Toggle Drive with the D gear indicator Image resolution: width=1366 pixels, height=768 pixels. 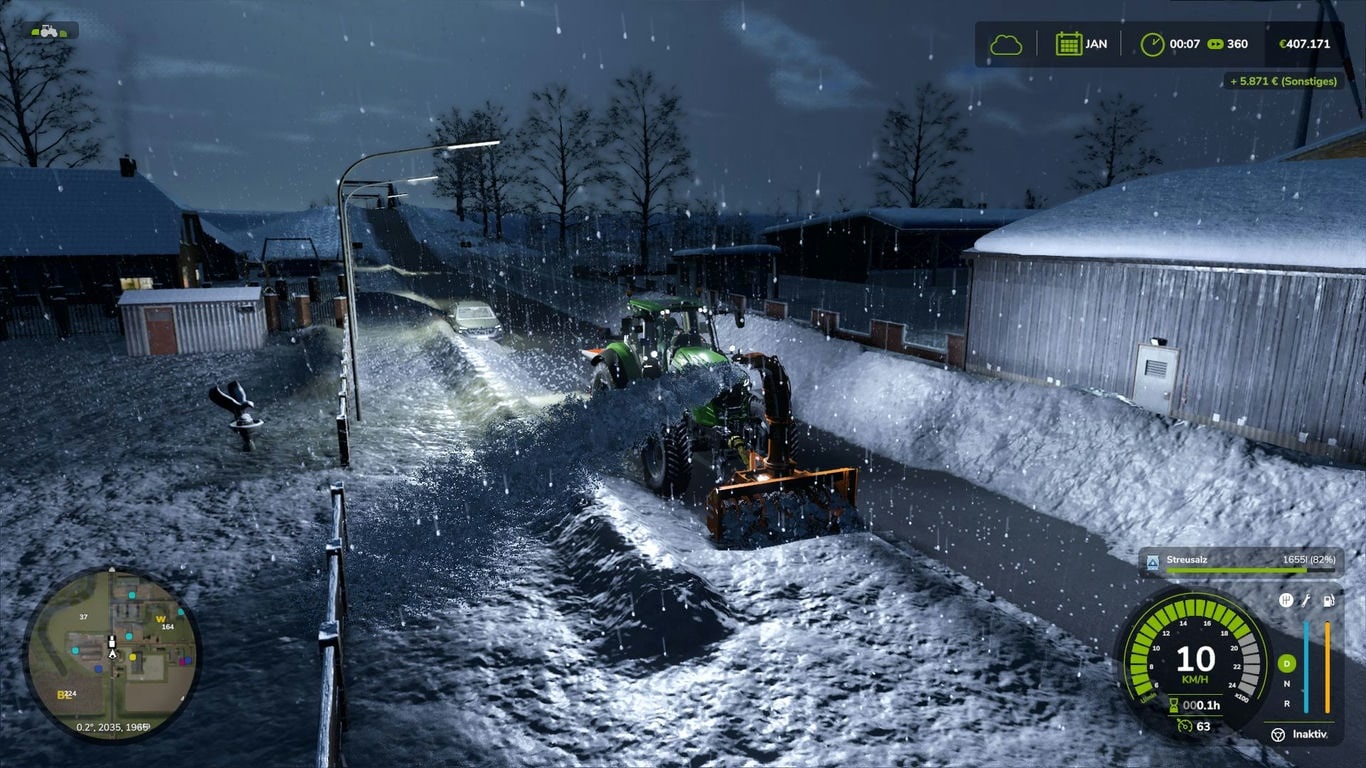1287,662
